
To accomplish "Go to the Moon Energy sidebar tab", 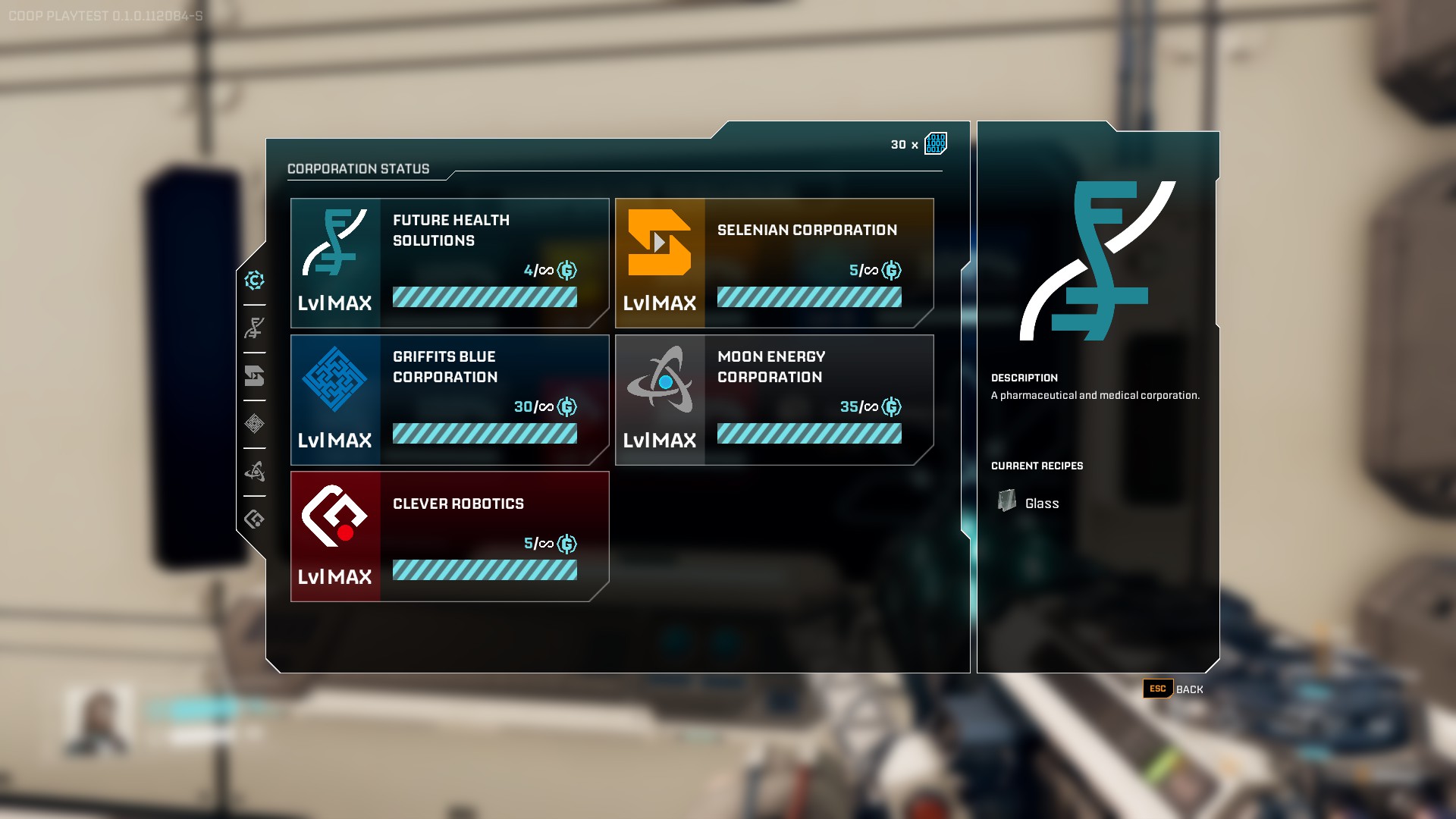I will 255,472.
